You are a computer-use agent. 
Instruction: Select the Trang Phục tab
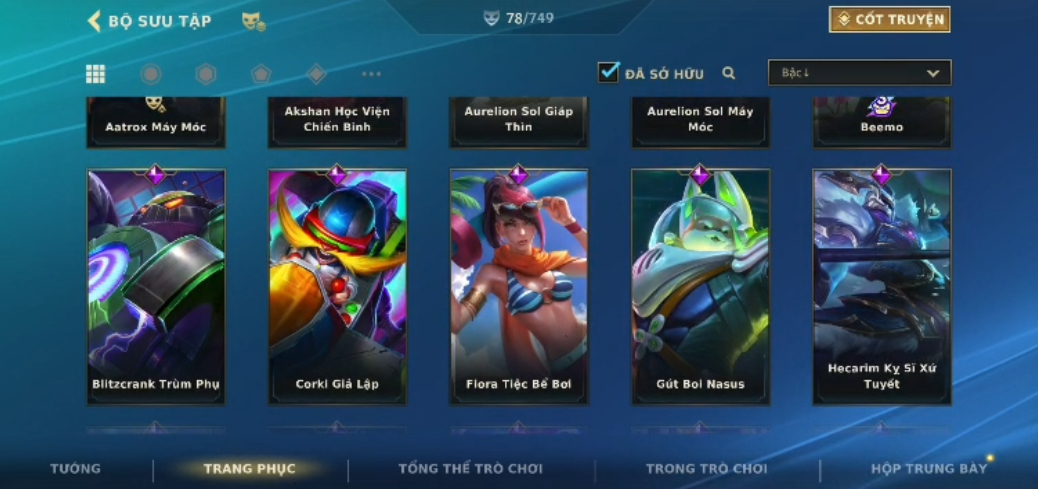coord(249,468)
